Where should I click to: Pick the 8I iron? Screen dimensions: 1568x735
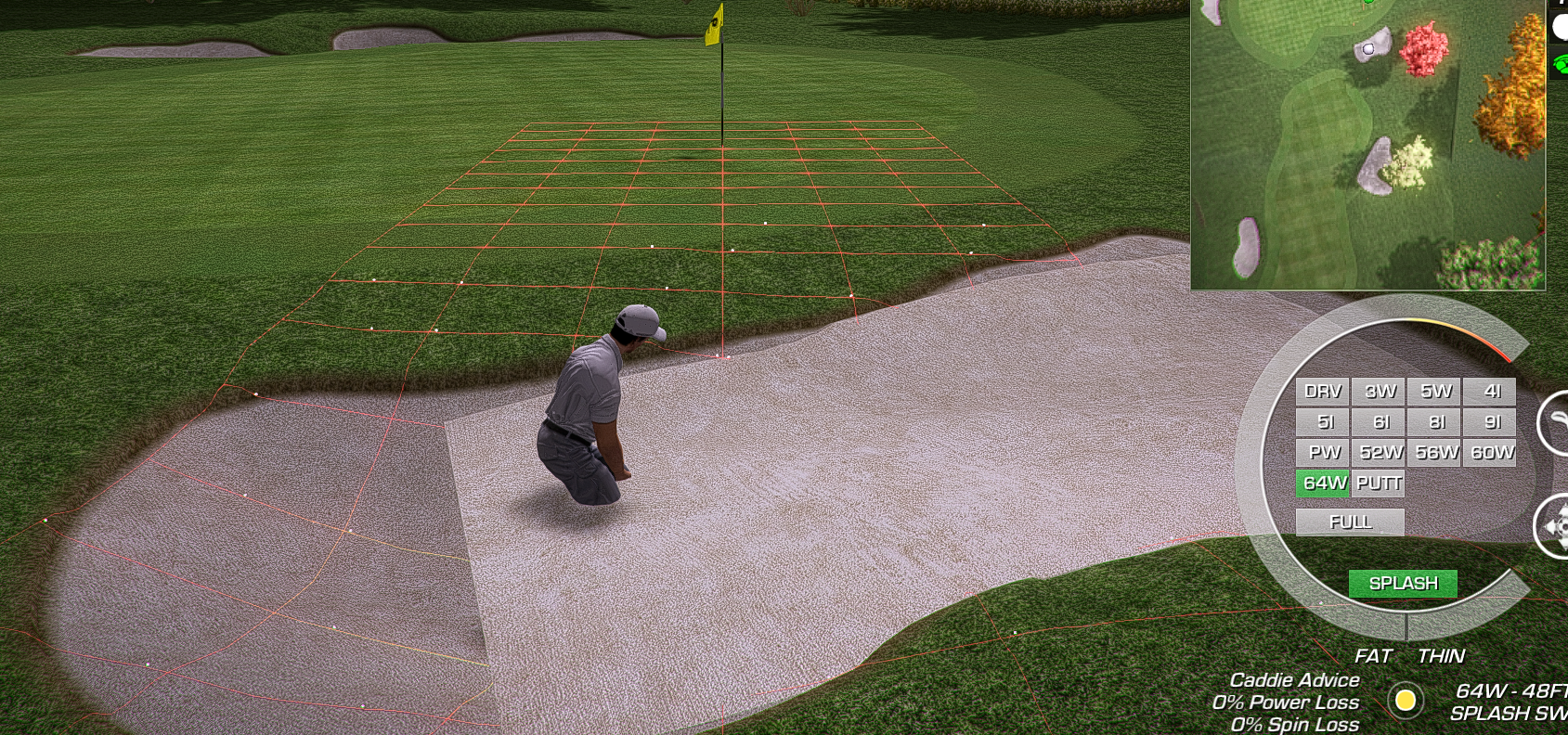pyautogui.click(x=1434, y=422)
